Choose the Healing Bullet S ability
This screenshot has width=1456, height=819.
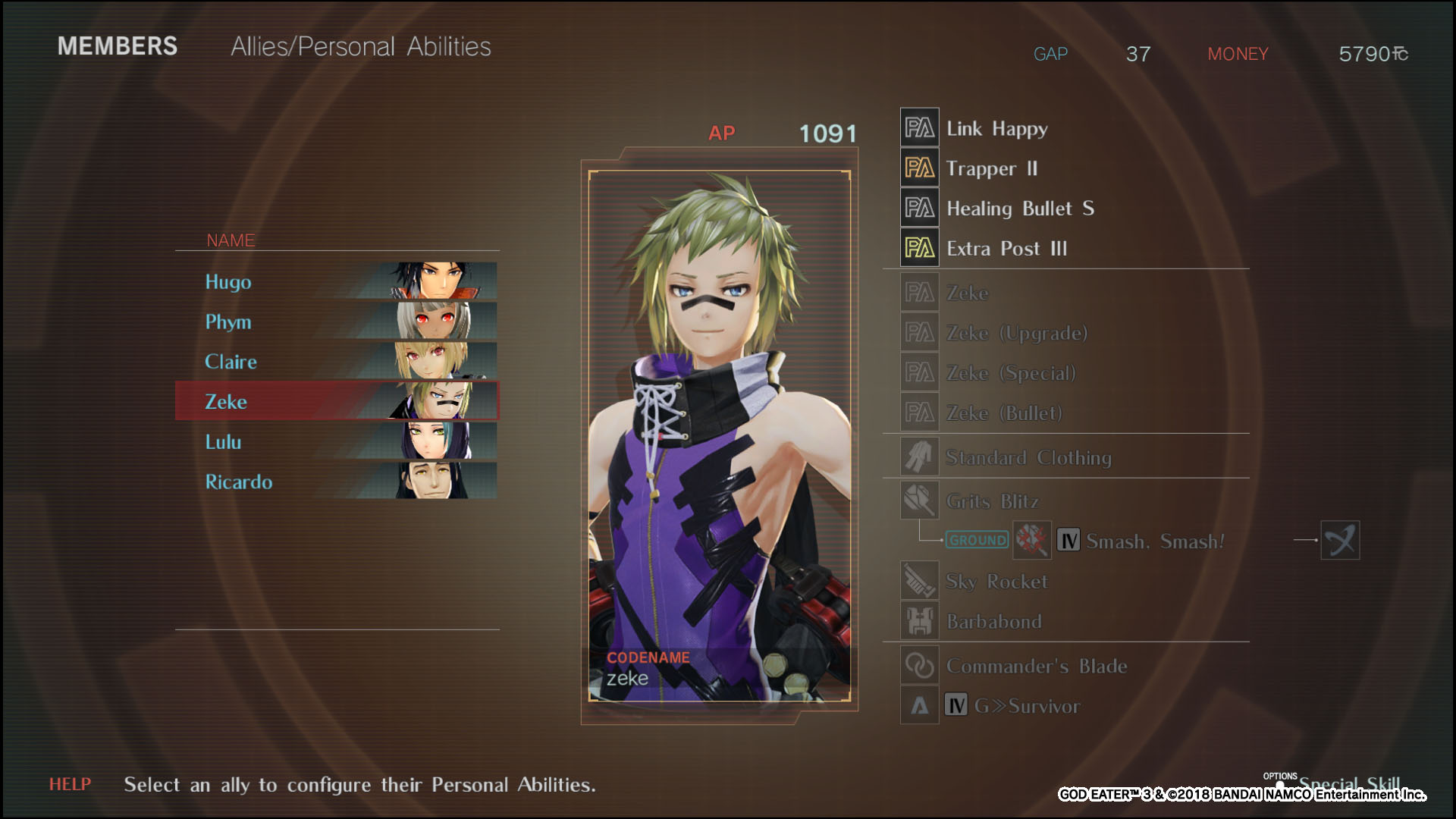click(1019, 209)
